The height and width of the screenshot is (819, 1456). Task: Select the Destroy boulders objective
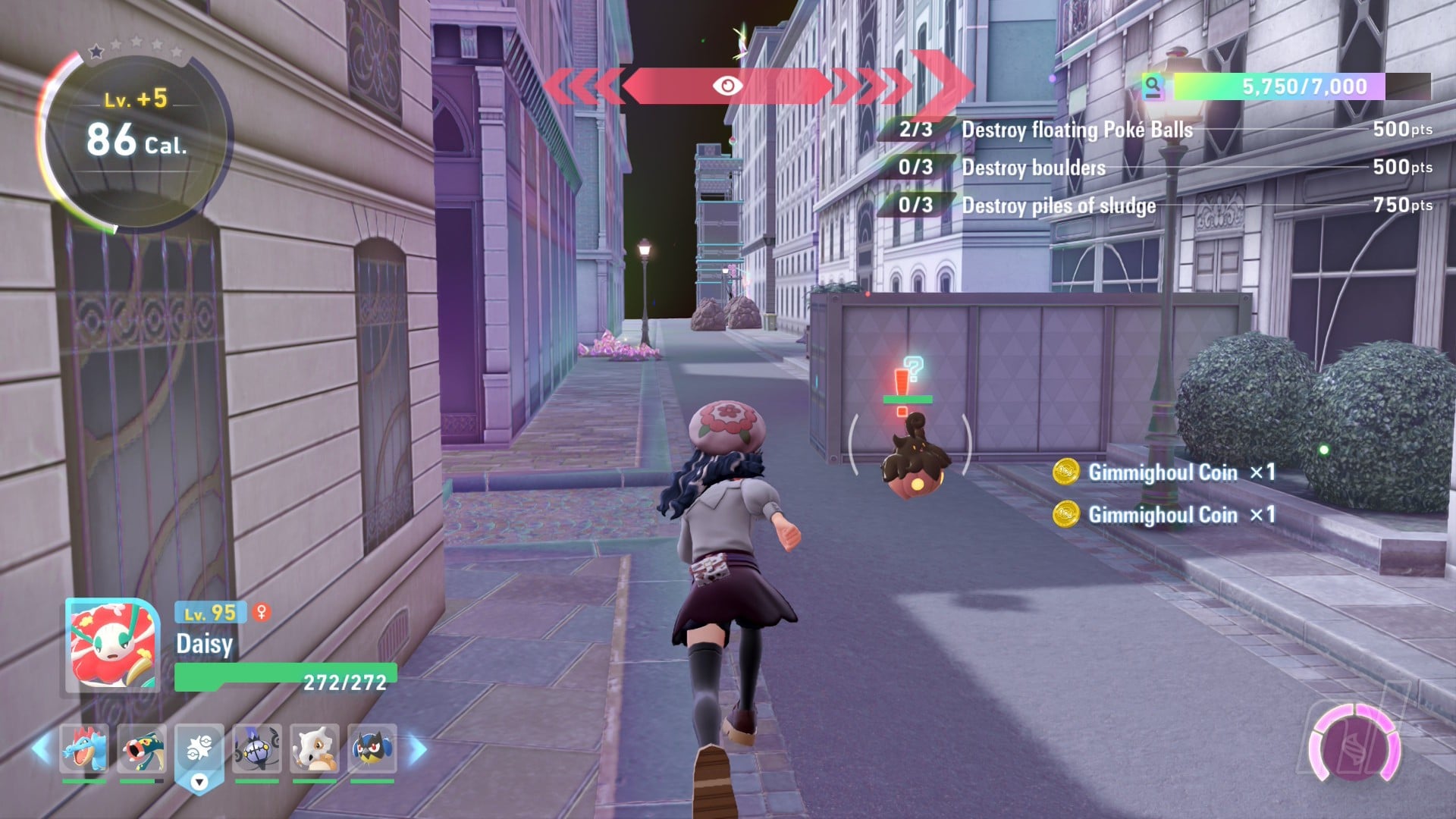1034,168
